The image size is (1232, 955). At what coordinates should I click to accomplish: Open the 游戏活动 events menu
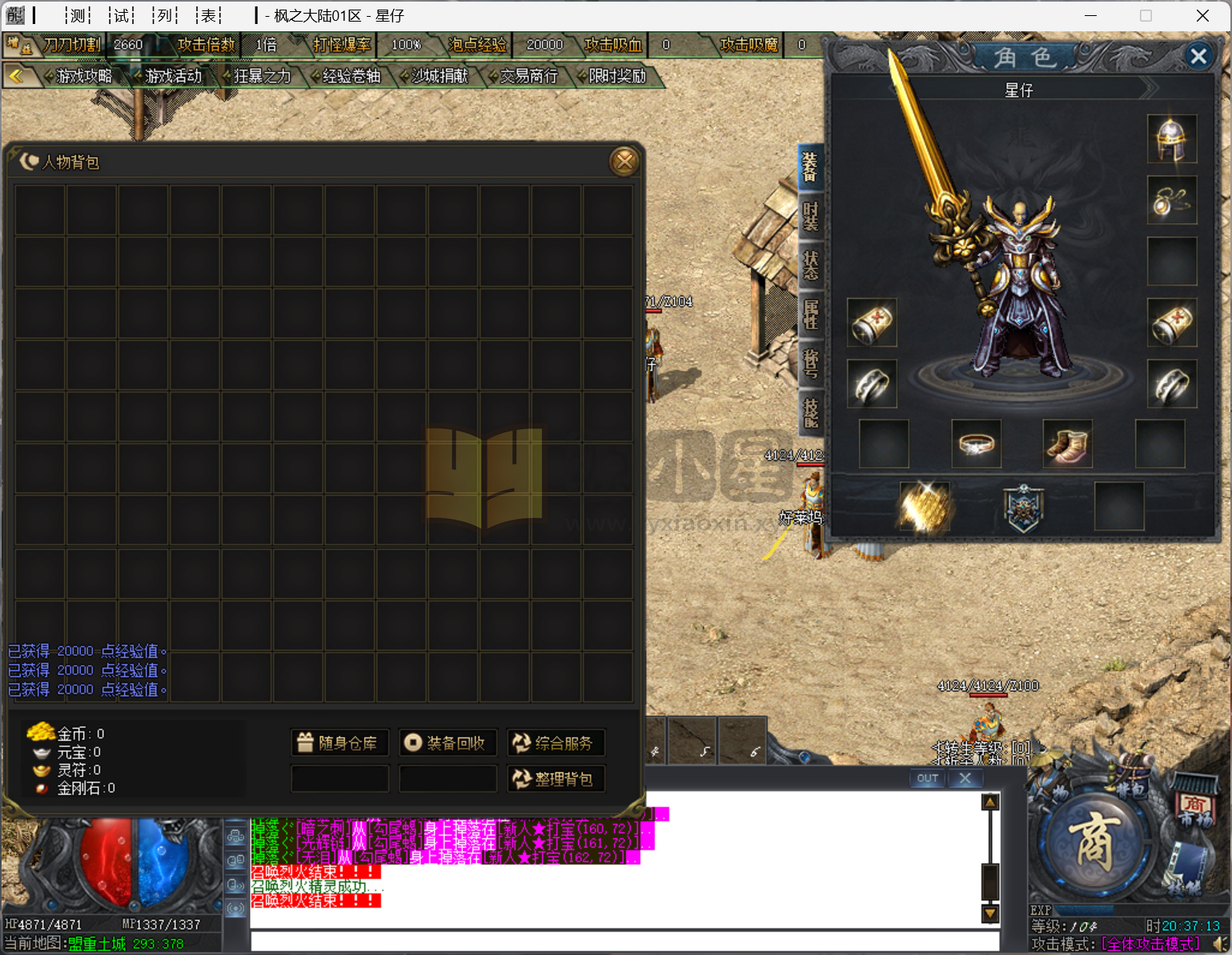tap(174, 76)
